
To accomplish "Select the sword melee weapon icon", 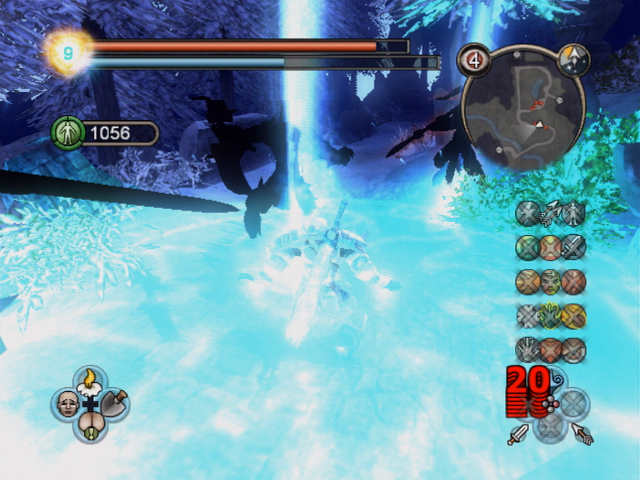I will pyautogui.click(x=518, y=435).
